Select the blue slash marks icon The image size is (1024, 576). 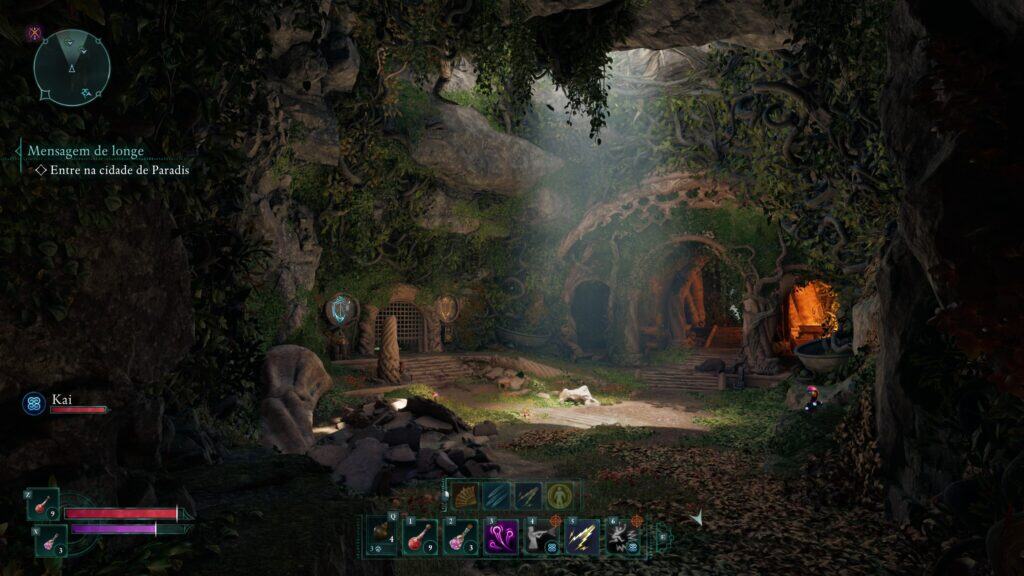point(497,496)
